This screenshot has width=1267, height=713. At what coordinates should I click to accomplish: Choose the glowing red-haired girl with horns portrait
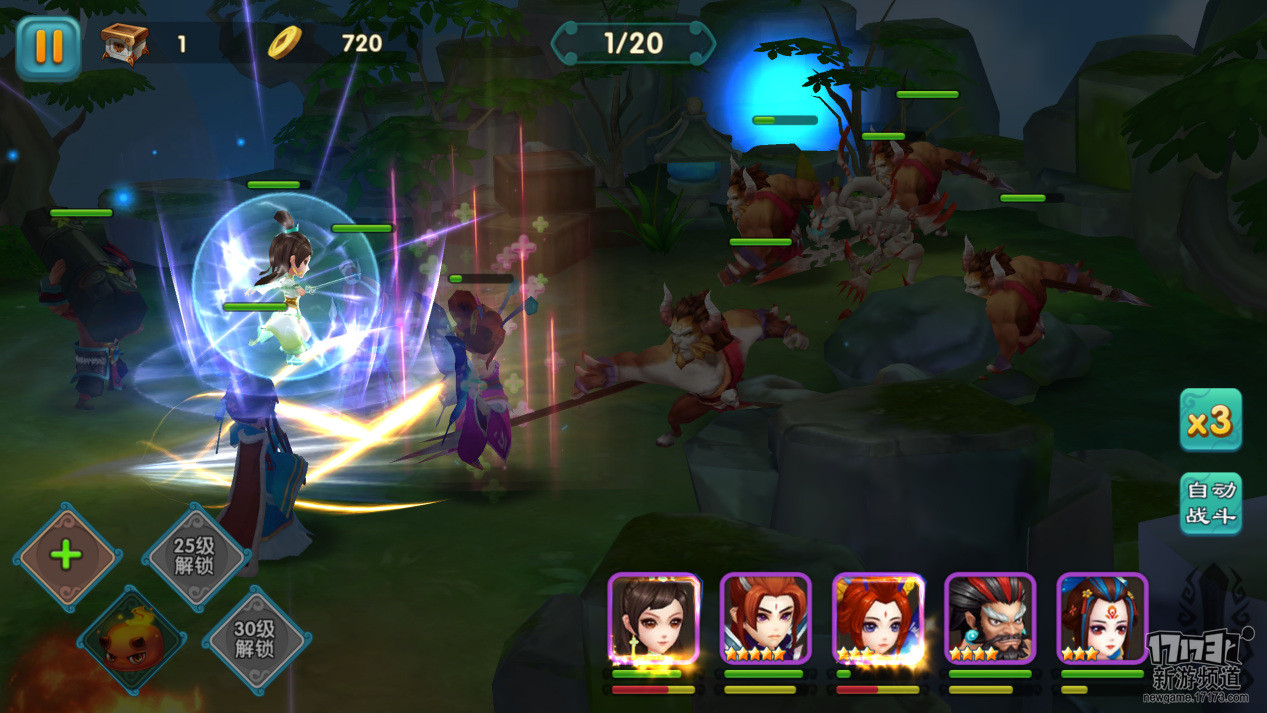coord(877,617)
